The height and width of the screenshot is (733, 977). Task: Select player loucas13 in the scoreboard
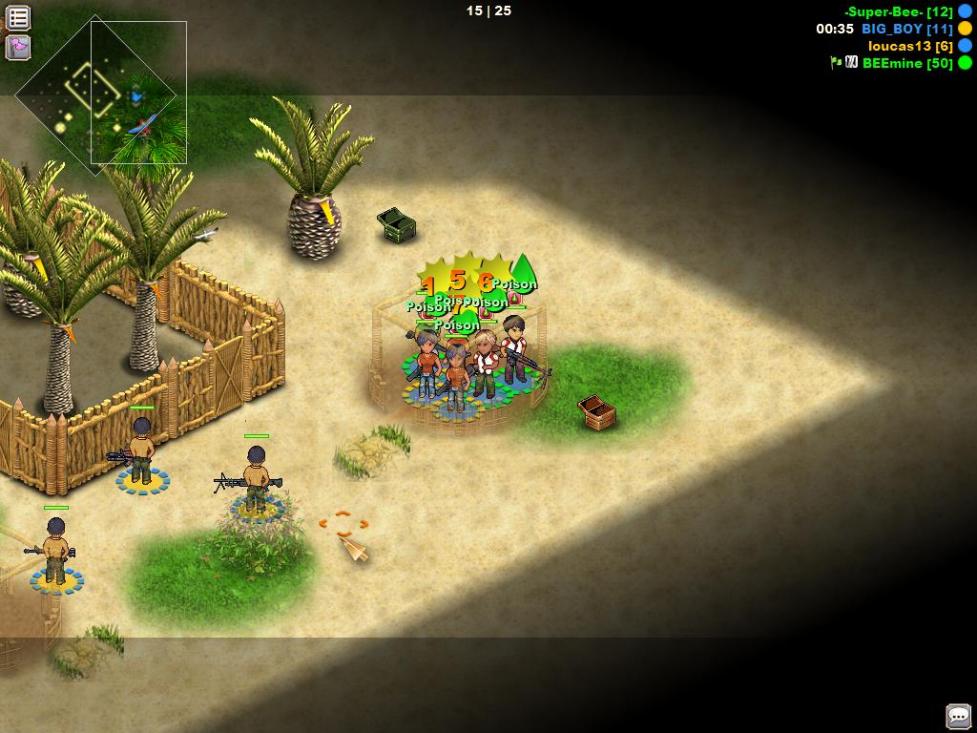[x=909, y=46]
